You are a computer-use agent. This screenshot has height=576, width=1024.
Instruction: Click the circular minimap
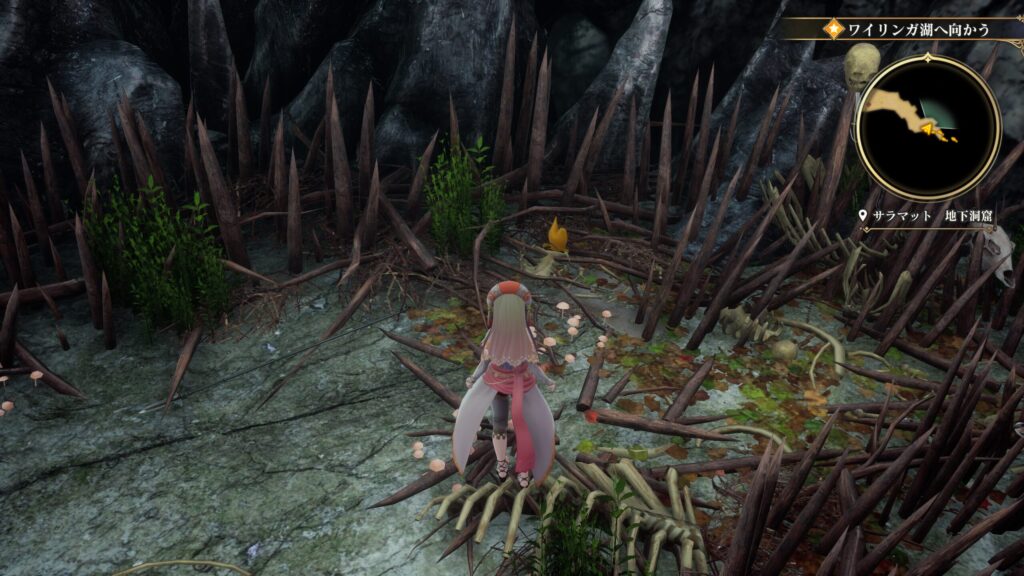coord(927,127)
